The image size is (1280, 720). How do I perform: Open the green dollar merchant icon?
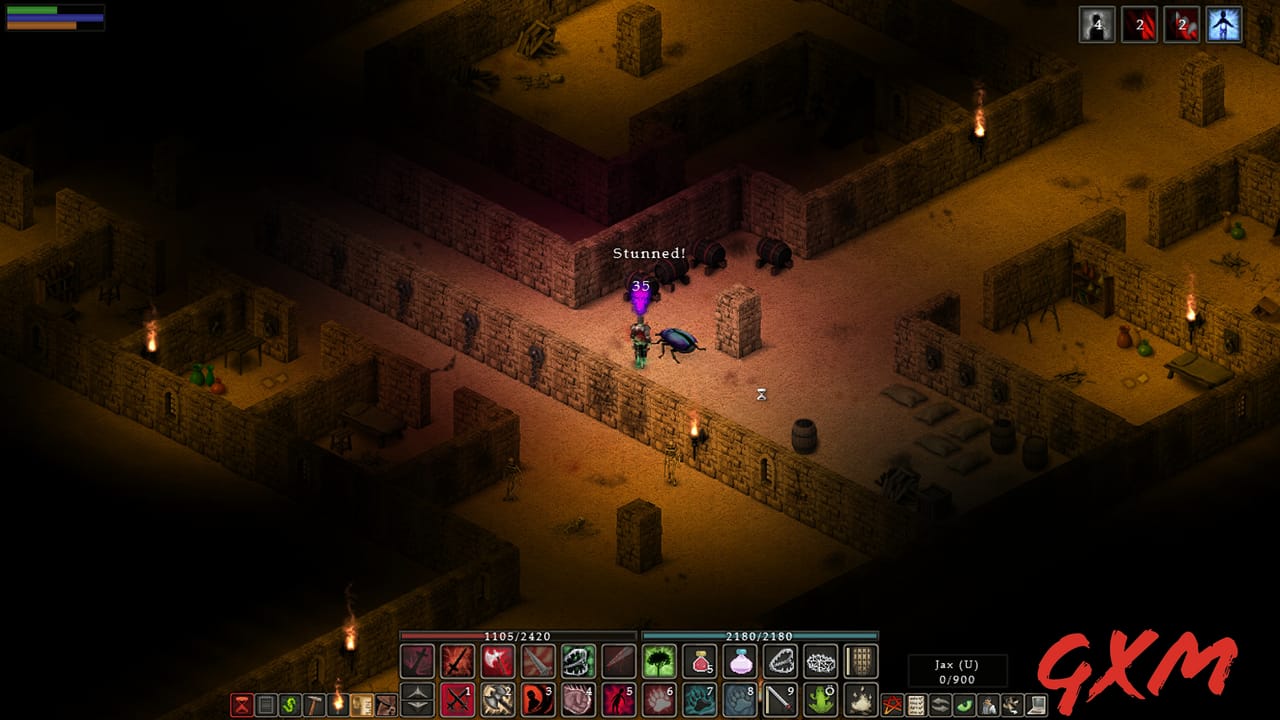click(x=291, y=705)
